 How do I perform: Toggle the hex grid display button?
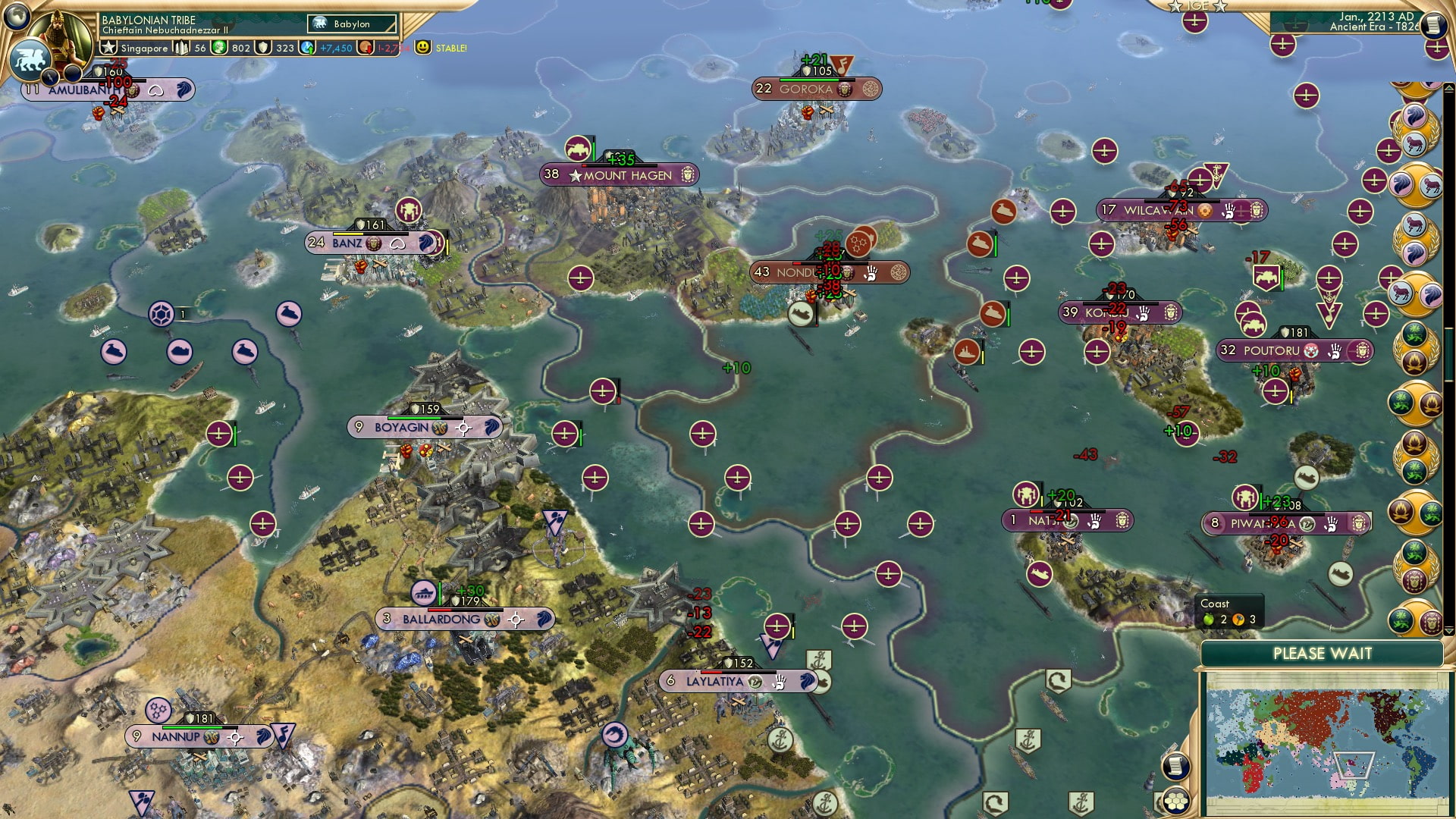1177,800
